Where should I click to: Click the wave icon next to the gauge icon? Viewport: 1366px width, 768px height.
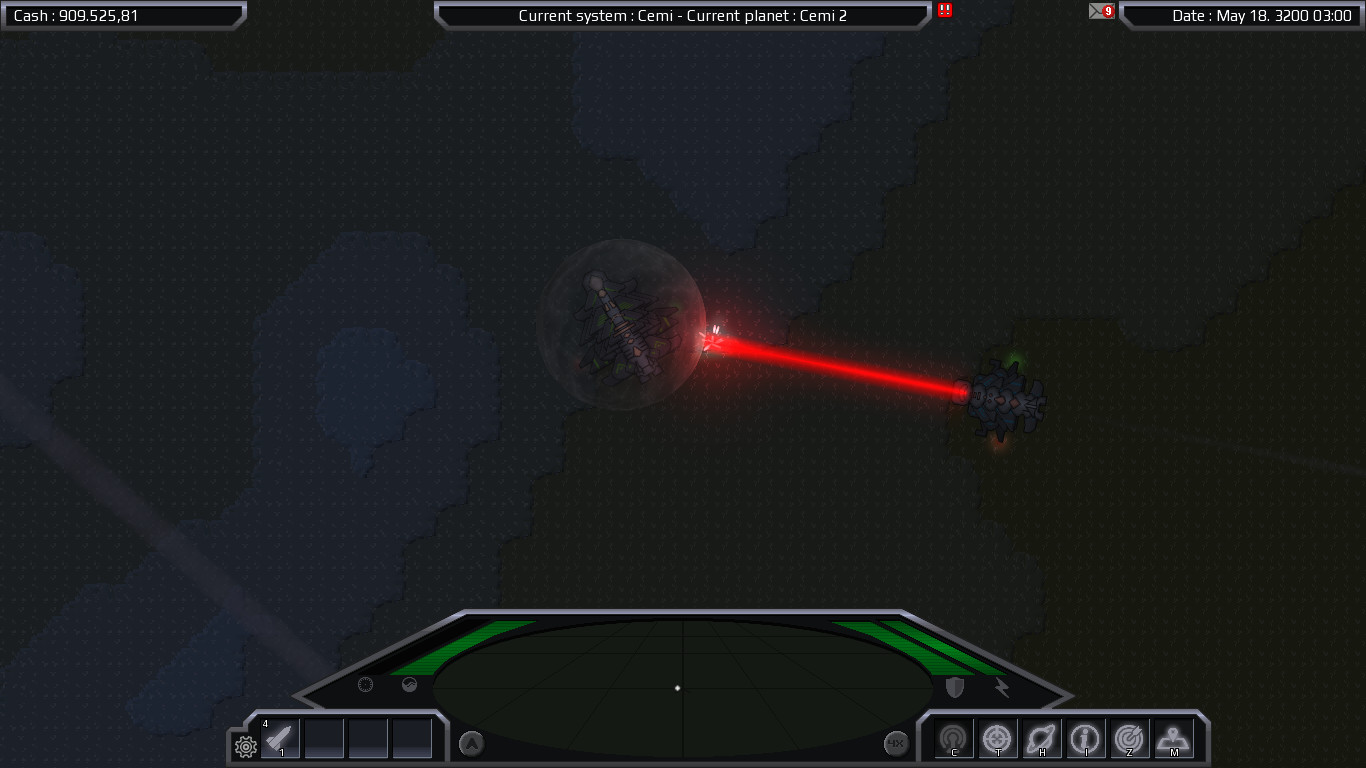(x=409, y=684)
